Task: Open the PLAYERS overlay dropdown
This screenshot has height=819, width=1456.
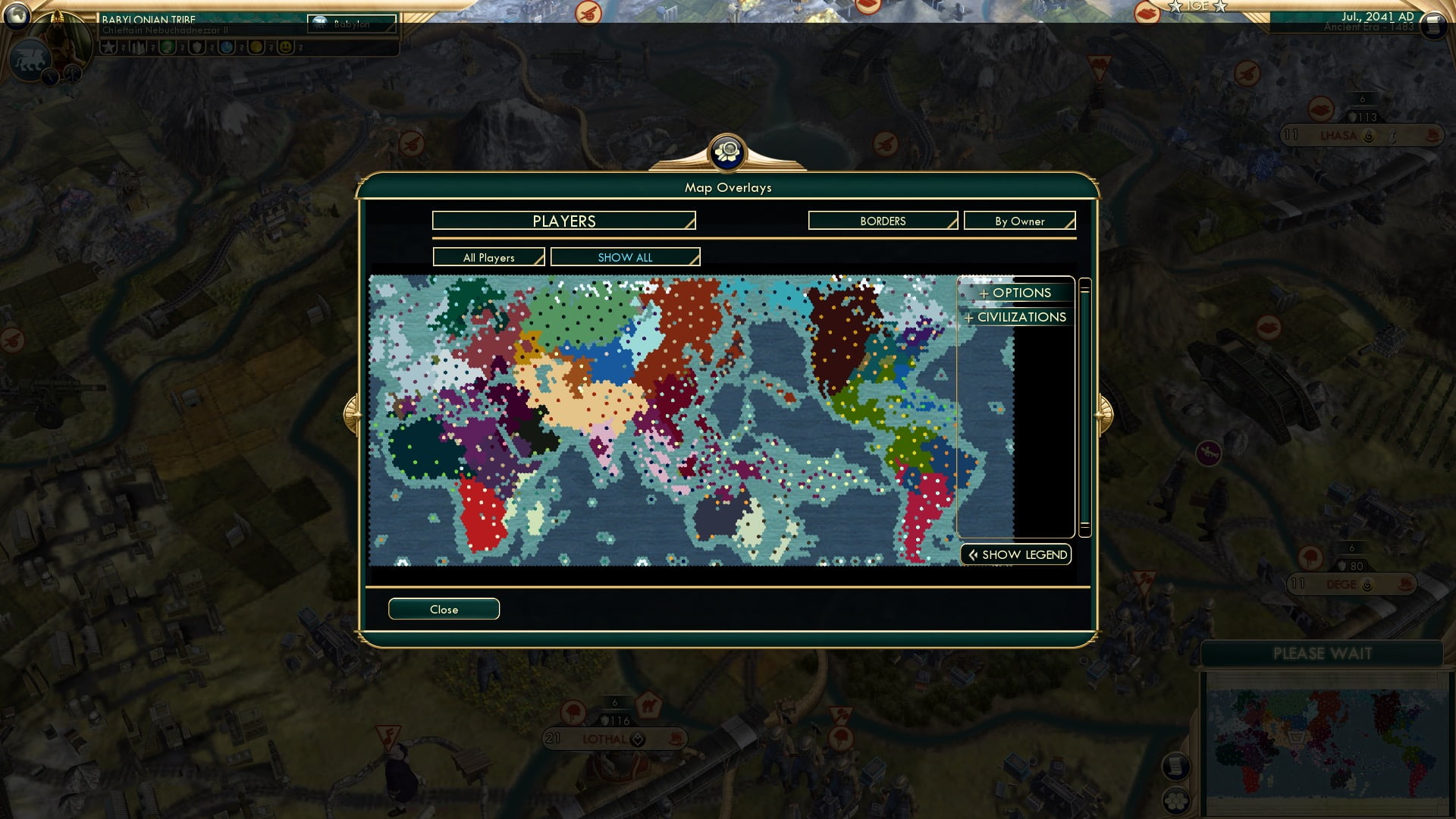Action: [x=562, y=221]
